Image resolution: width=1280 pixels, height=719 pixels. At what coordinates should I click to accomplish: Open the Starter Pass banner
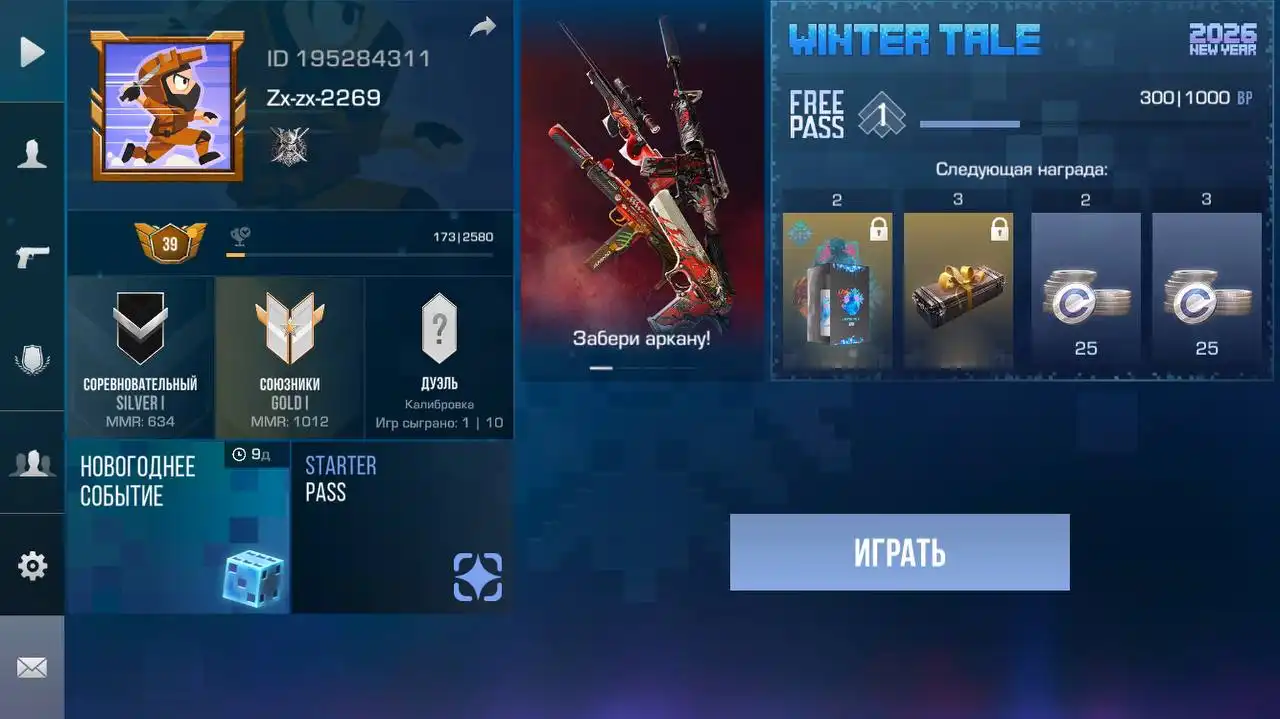pos(402,527)
